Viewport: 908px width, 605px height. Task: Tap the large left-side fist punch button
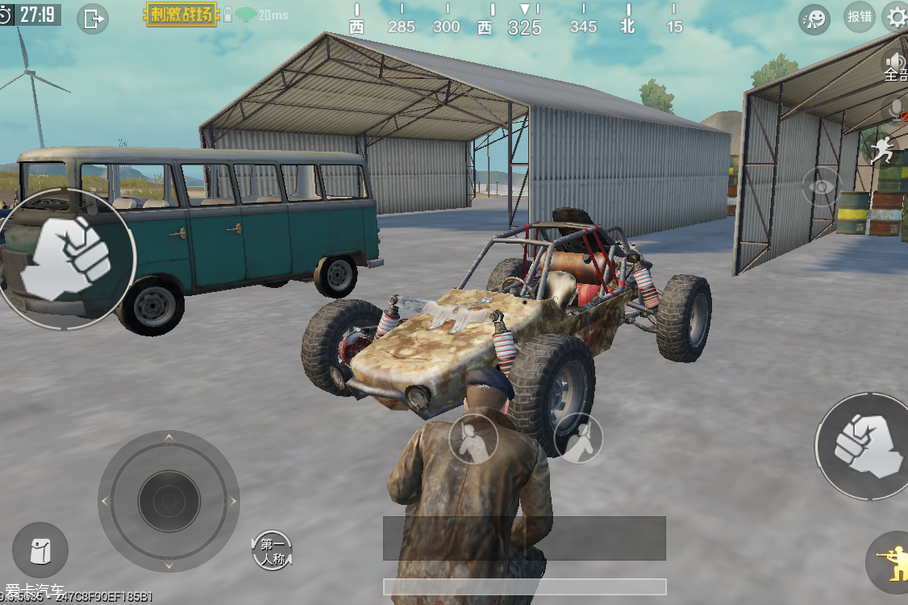click(68, 258)
